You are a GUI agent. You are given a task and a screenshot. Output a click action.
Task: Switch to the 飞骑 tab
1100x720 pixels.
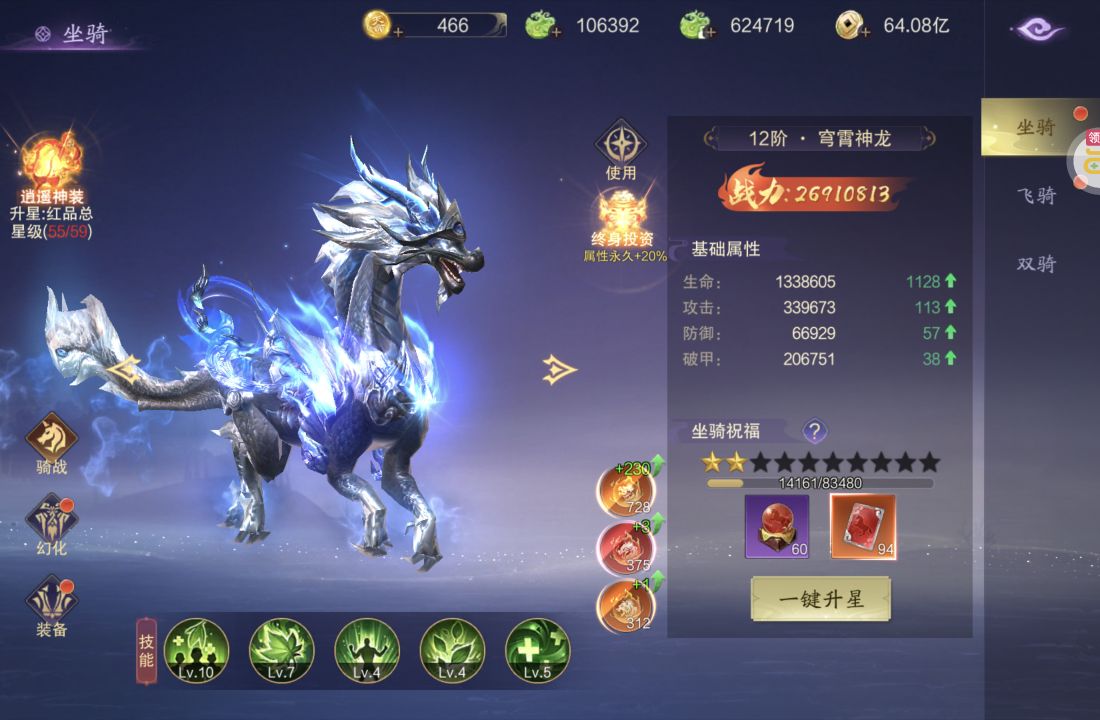coord(1036,195)
